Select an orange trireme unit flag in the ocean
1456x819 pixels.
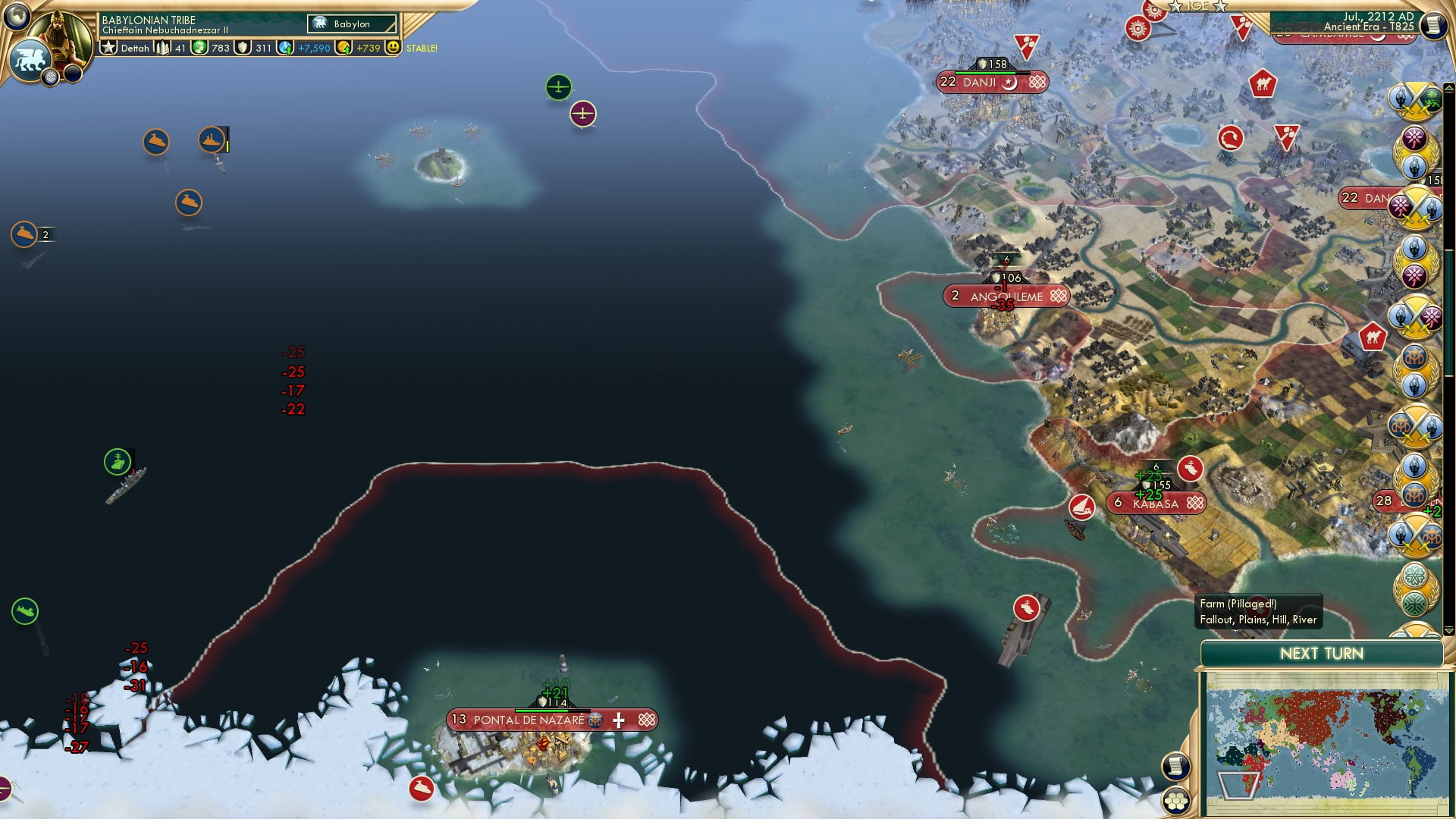point(157,141)
